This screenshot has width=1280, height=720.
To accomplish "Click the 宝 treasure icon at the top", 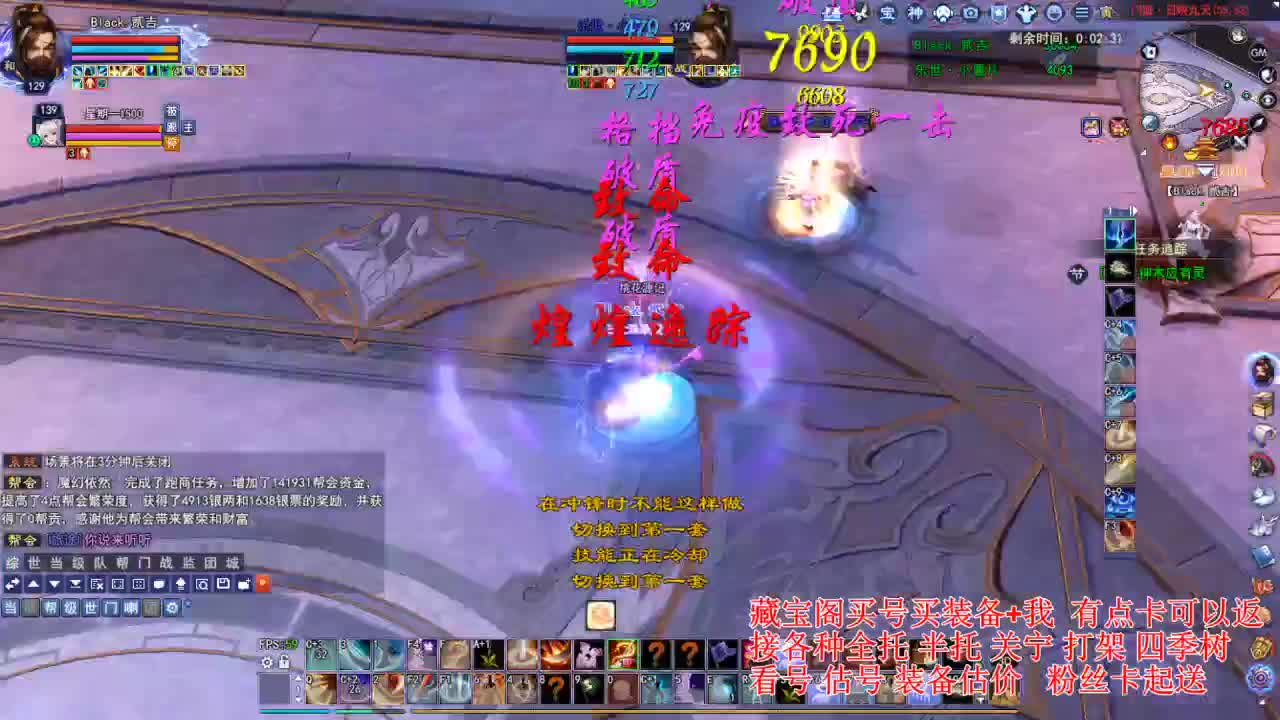I will click(890, 13).
